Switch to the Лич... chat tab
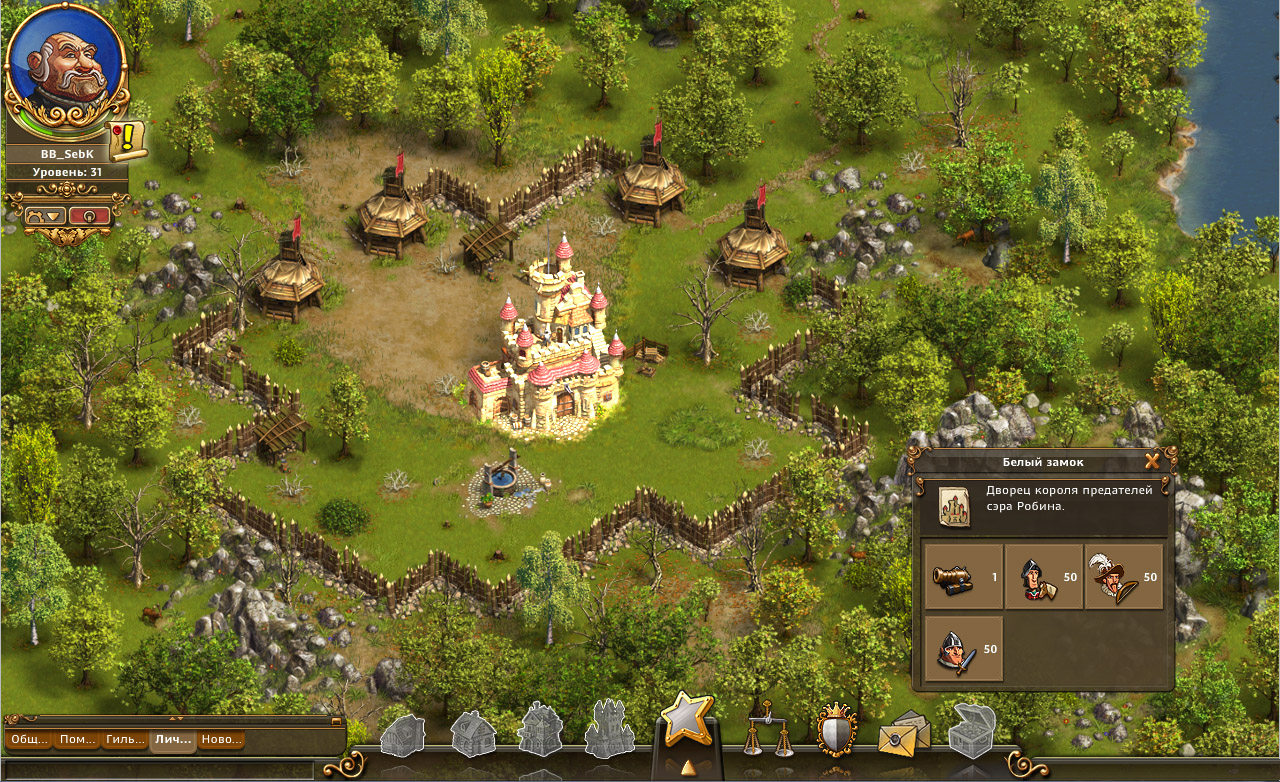1280x782 pixels. (x=173, y=740)
